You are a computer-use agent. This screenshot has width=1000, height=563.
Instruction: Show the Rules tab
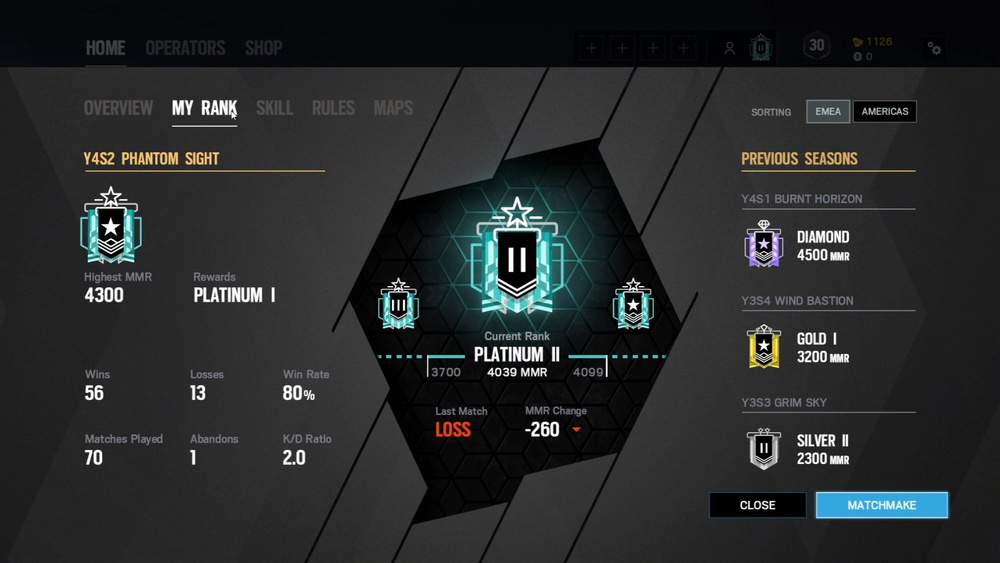333,108
